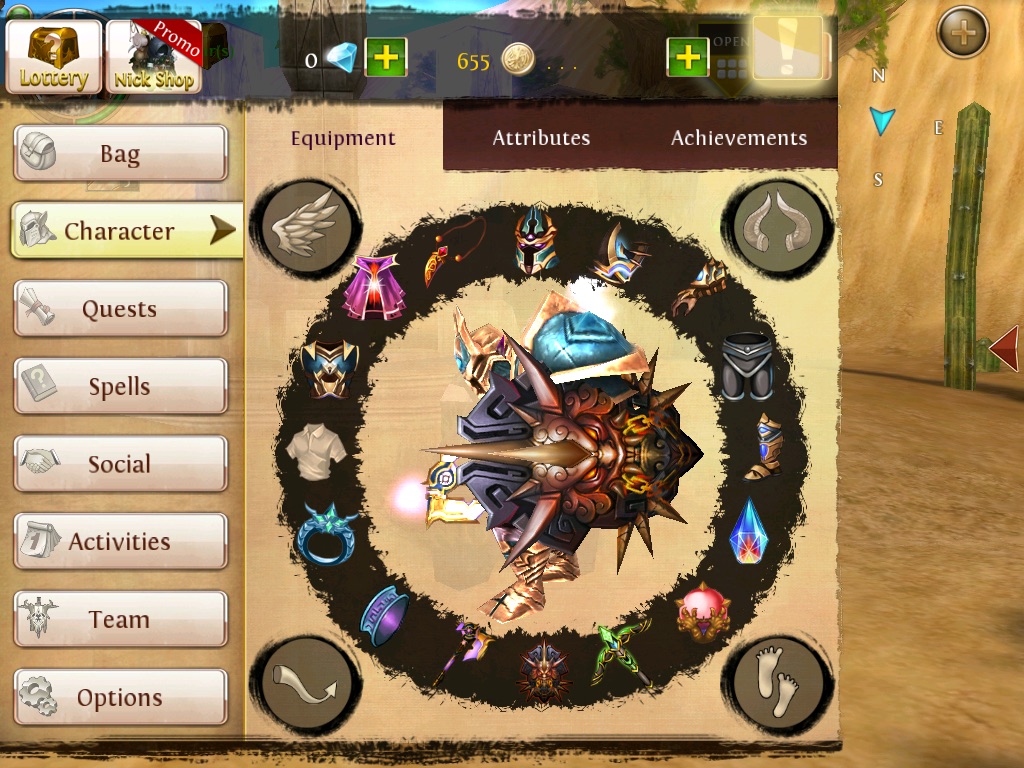Open the Social menu
This screenshot has height=768, width=1024.
point(120,464)
